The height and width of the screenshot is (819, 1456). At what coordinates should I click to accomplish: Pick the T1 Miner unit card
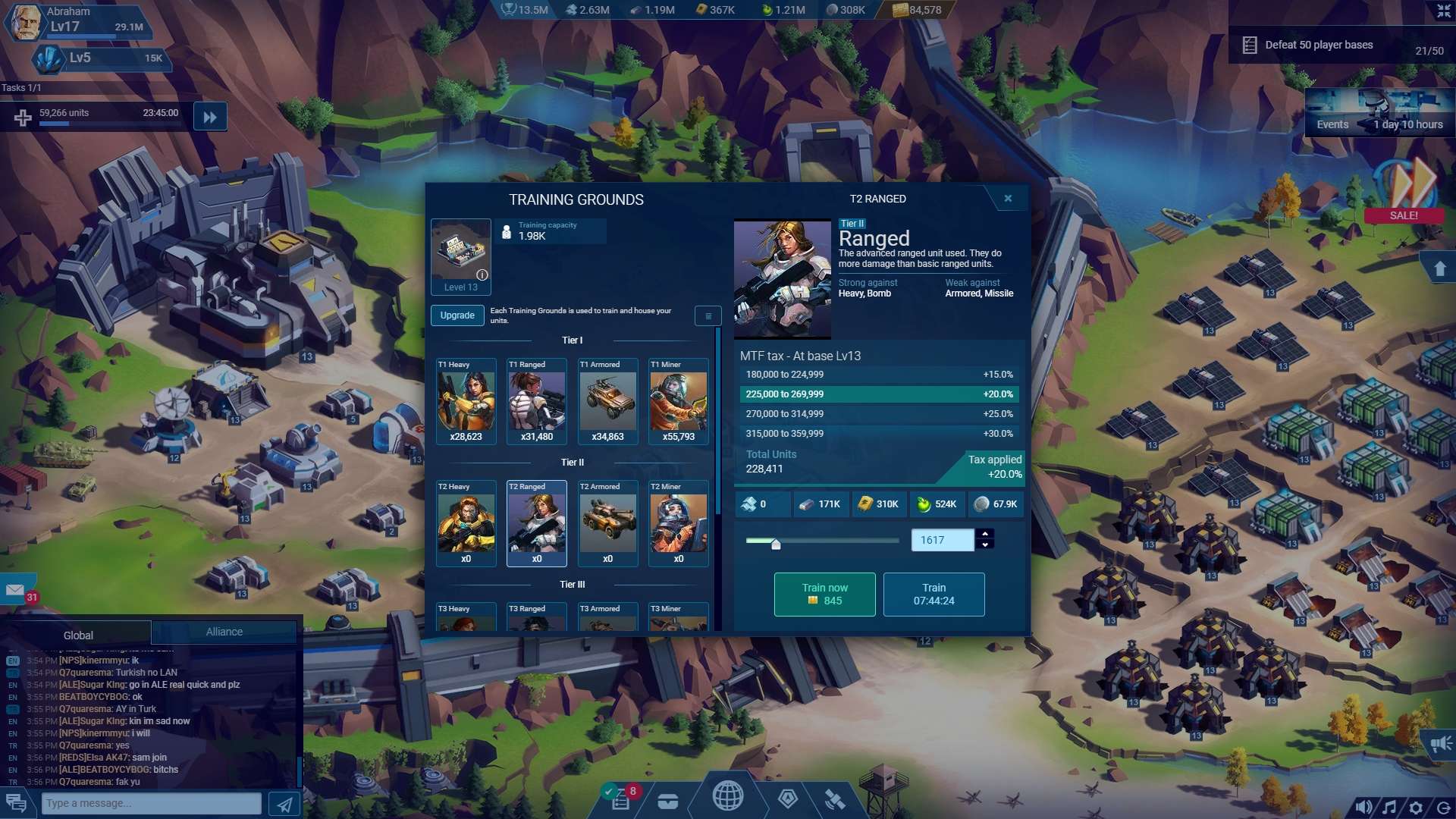coord(678,401)
